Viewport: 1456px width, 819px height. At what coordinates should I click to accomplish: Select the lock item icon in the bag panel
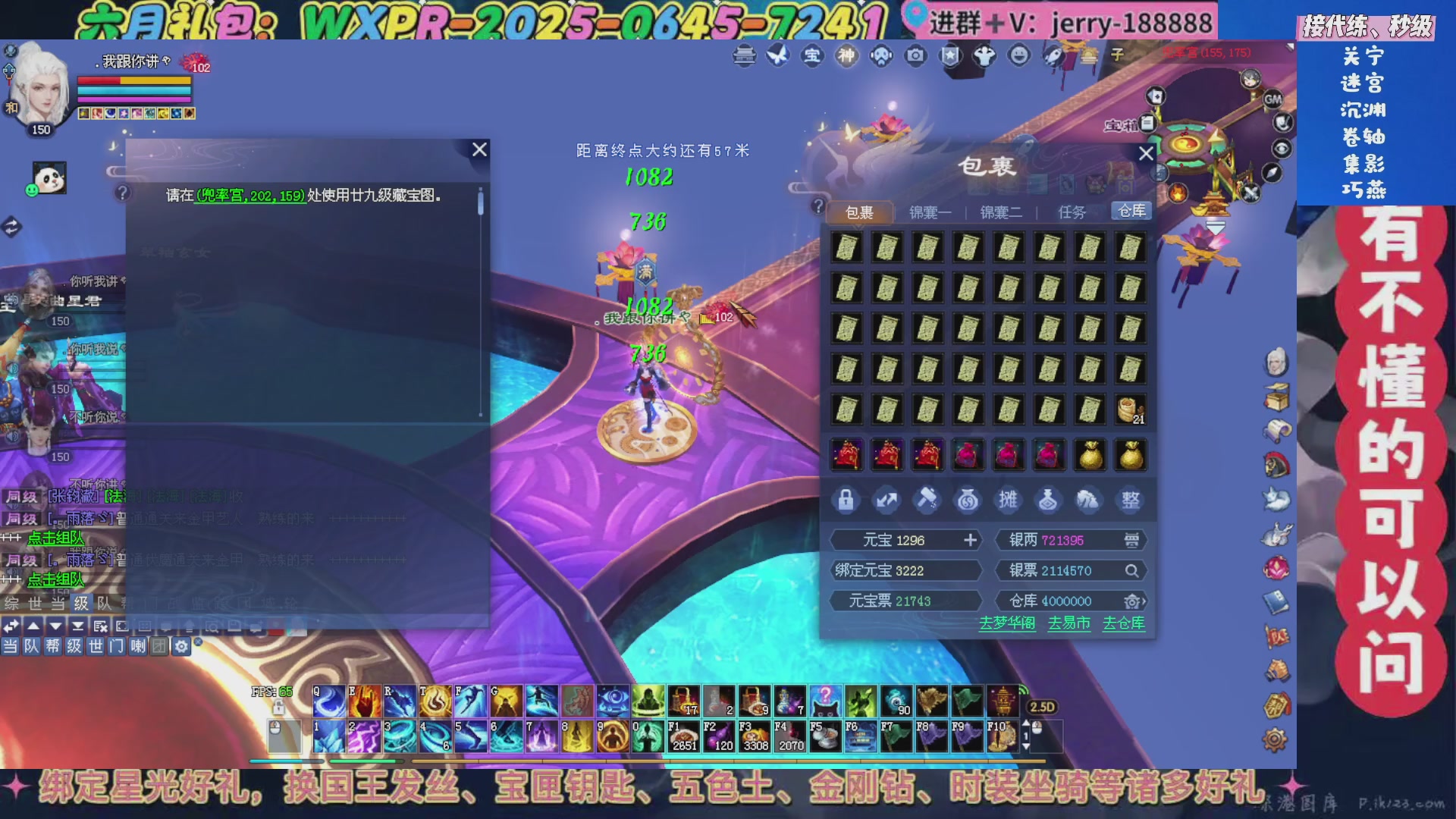point(847,499)
